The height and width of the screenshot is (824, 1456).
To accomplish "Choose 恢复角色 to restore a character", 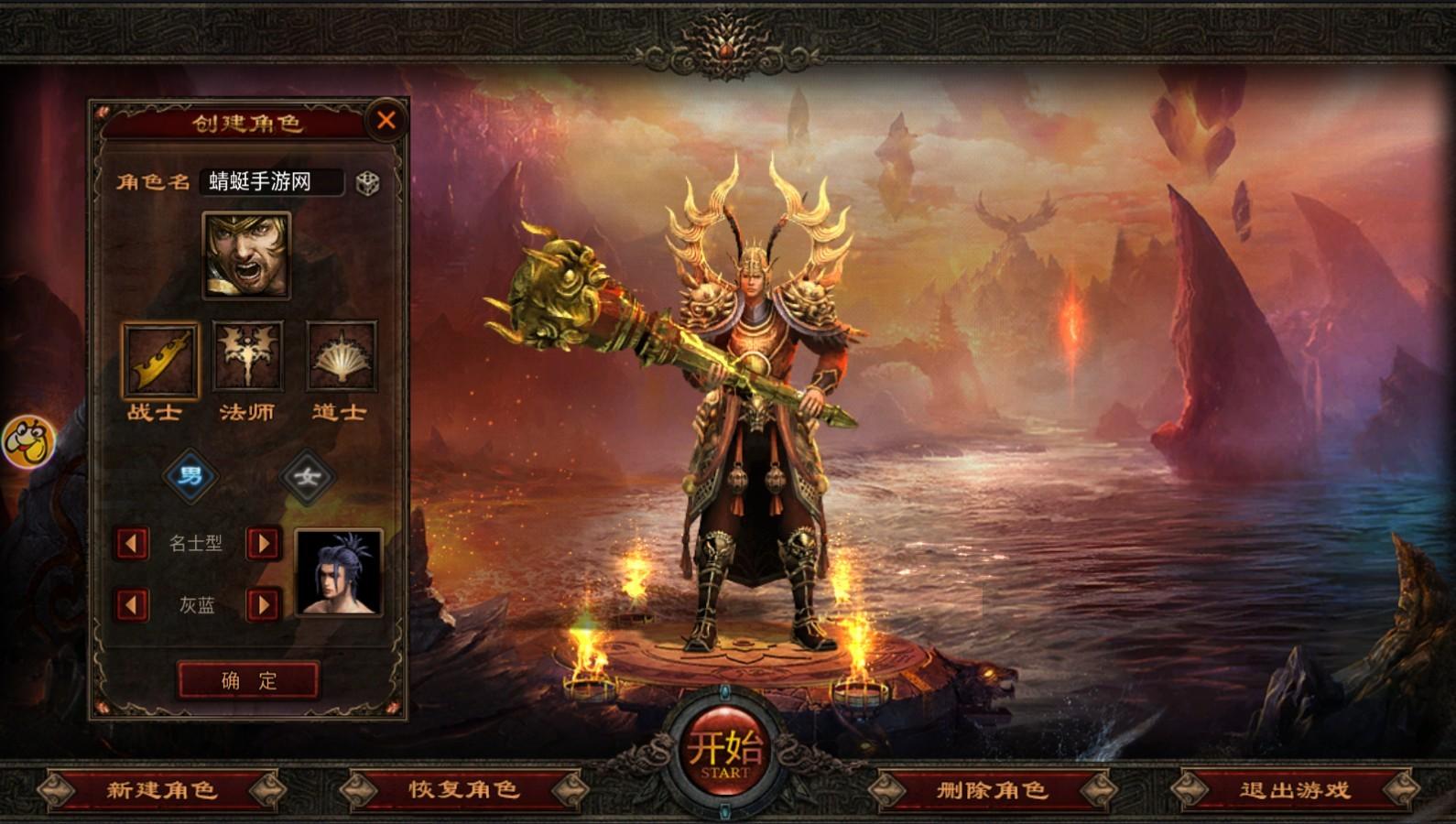I will point(463,789).
